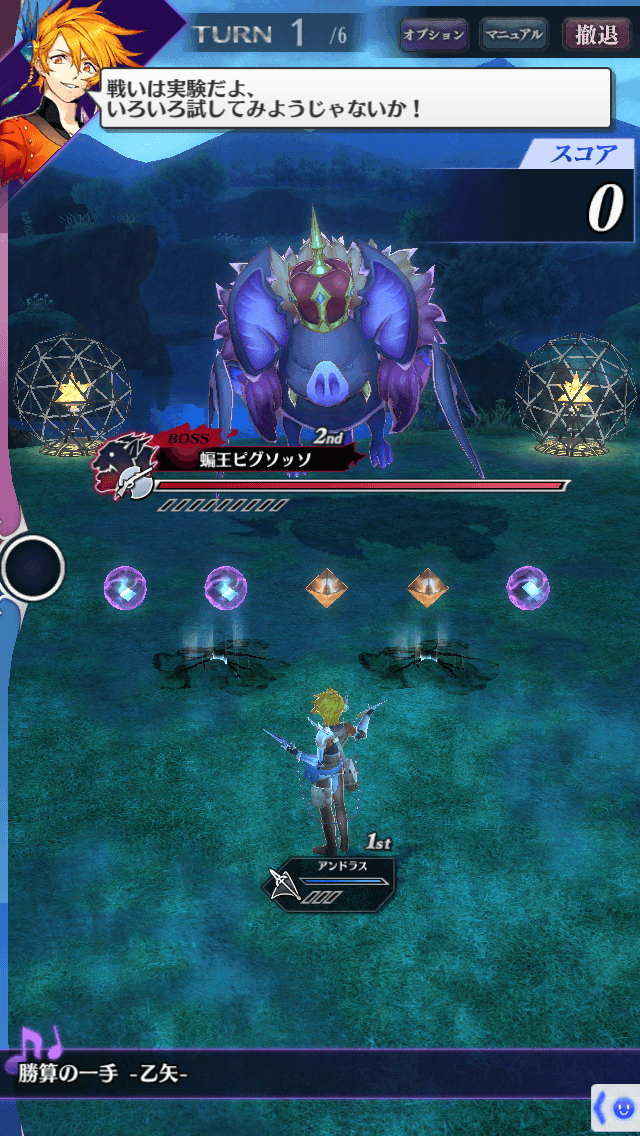This screenshot has width=640, height=1136.
Task: Open the smiley face overlay tab
Action: 617,1107
